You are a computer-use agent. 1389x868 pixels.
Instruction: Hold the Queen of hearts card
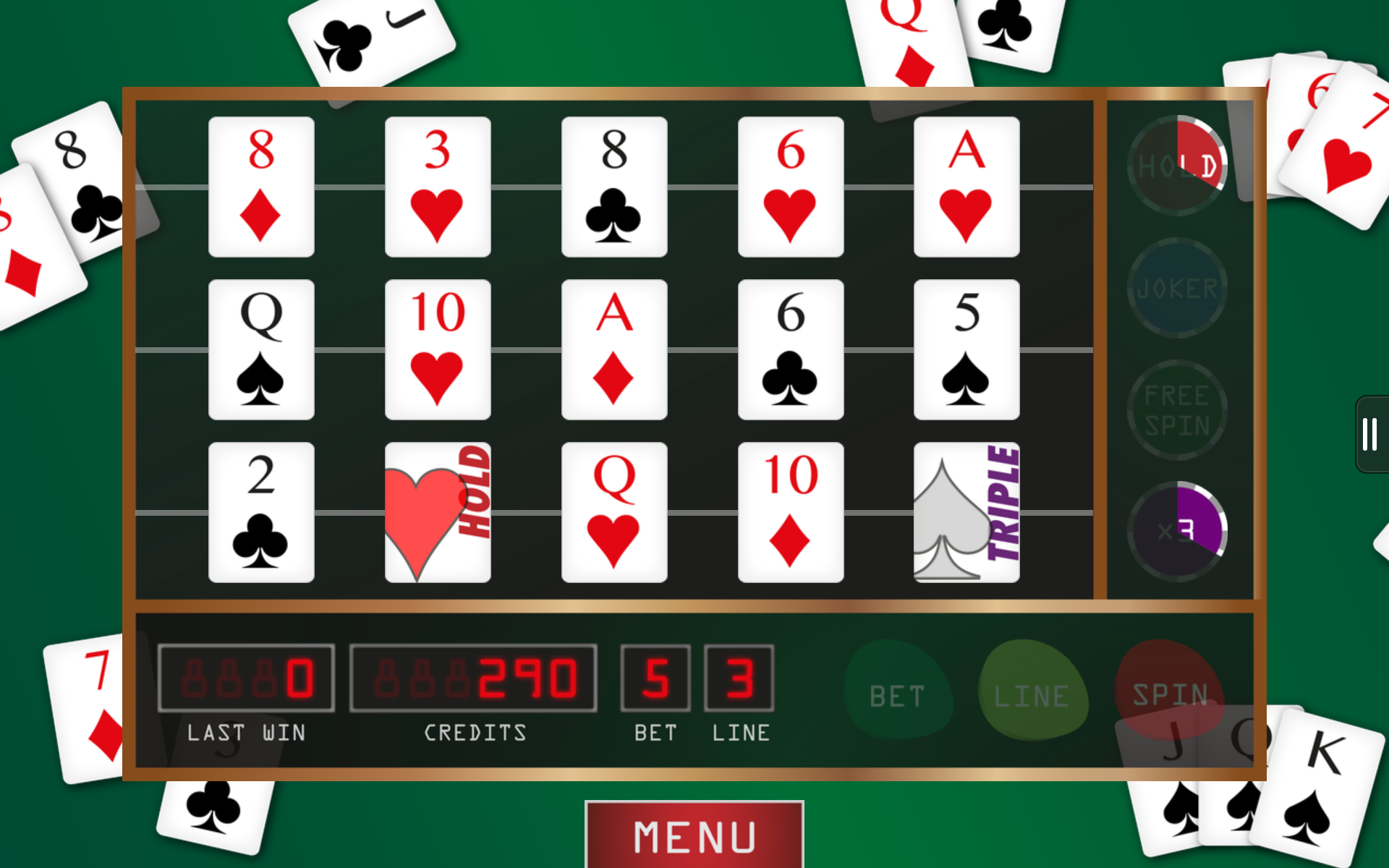[x=614, y=511]
